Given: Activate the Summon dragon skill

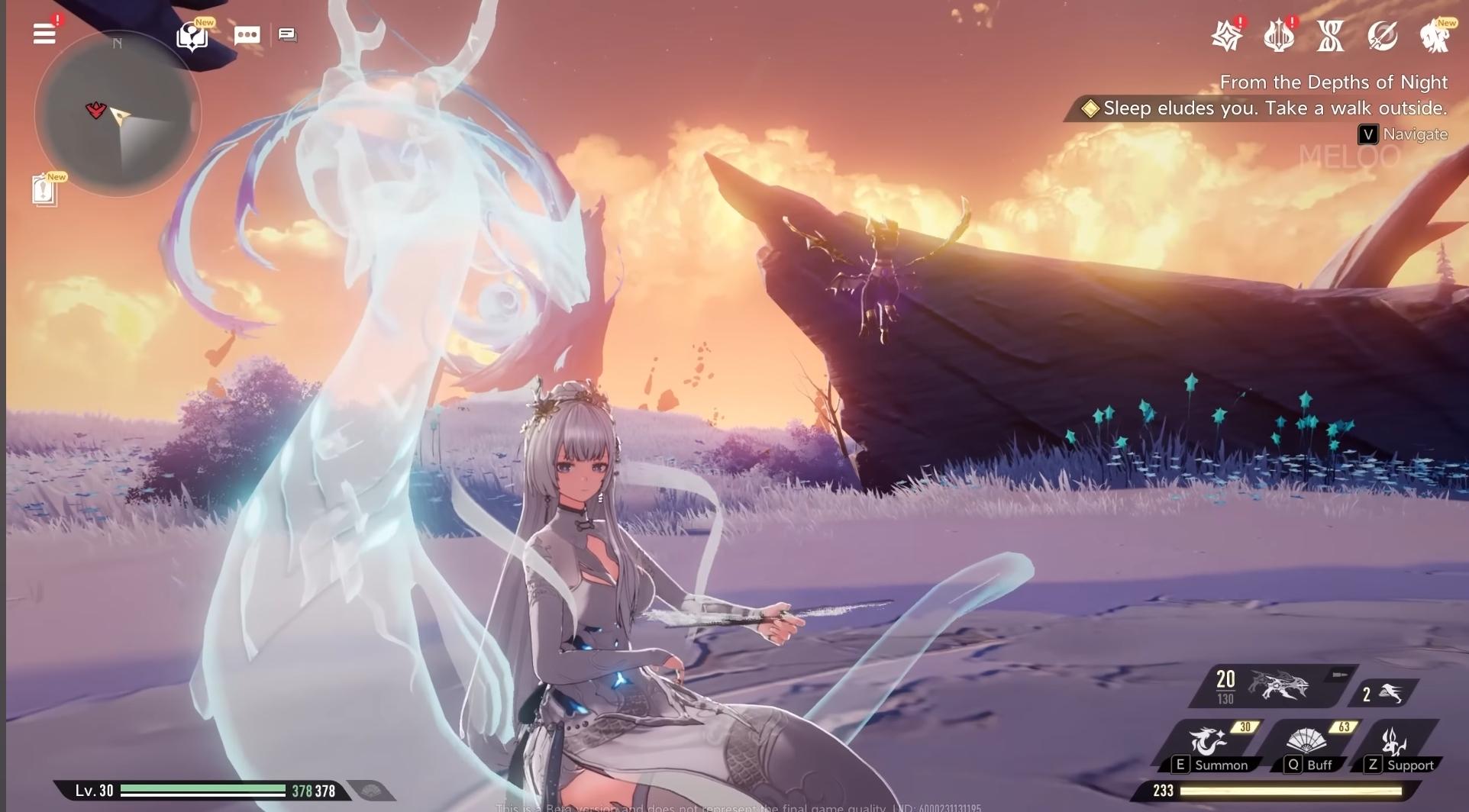Looking at the screenshot, I should (1209, 746).
